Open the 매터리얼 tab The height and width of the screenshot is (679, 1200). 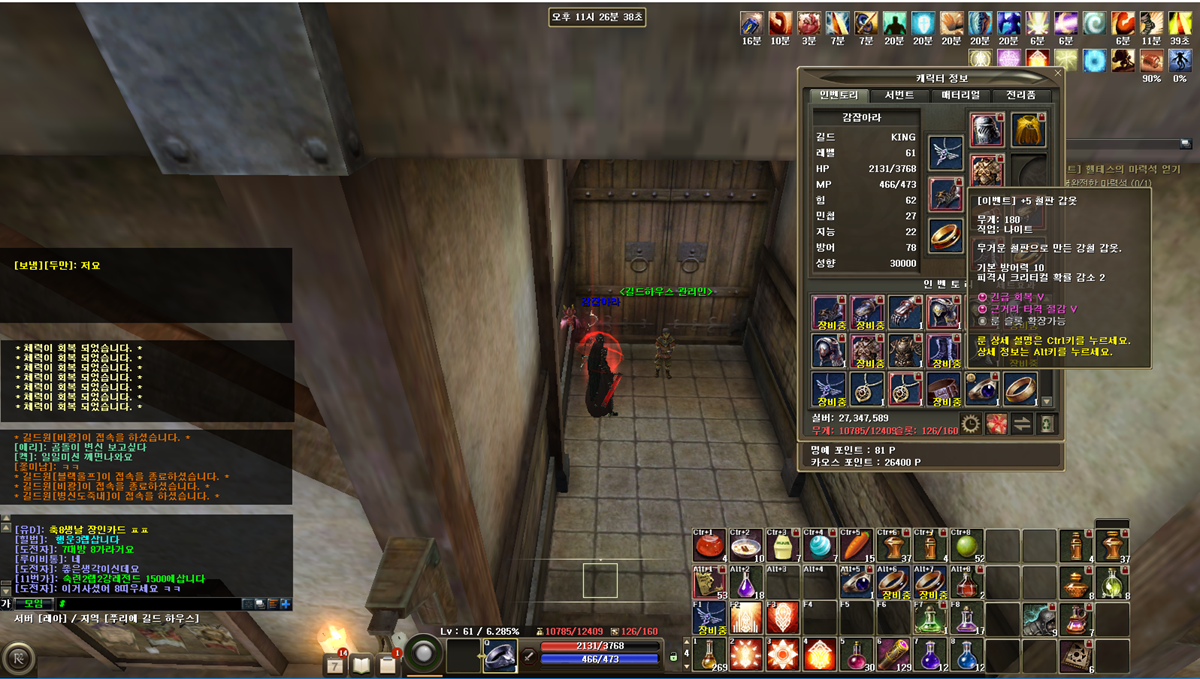pos(960,95)
